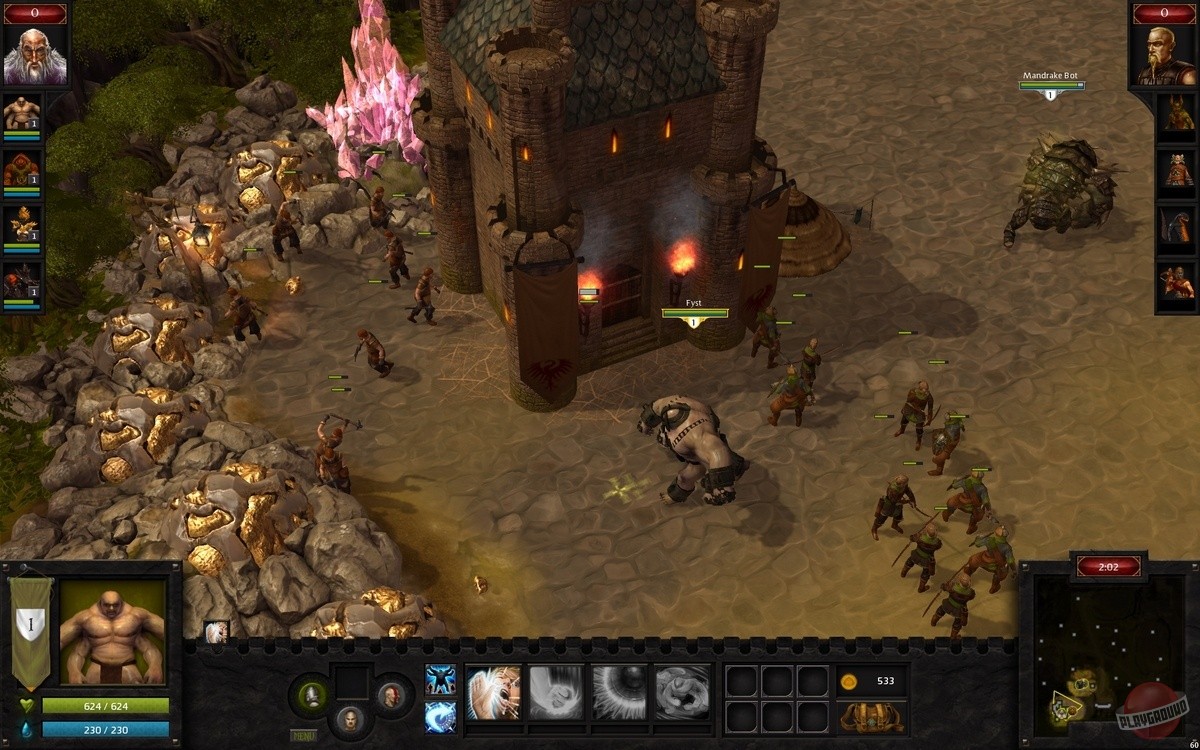This screenshot has width=1200, height=750.
Task: Activate the screaming face slap ability
Action: click(x=493, y=692)
